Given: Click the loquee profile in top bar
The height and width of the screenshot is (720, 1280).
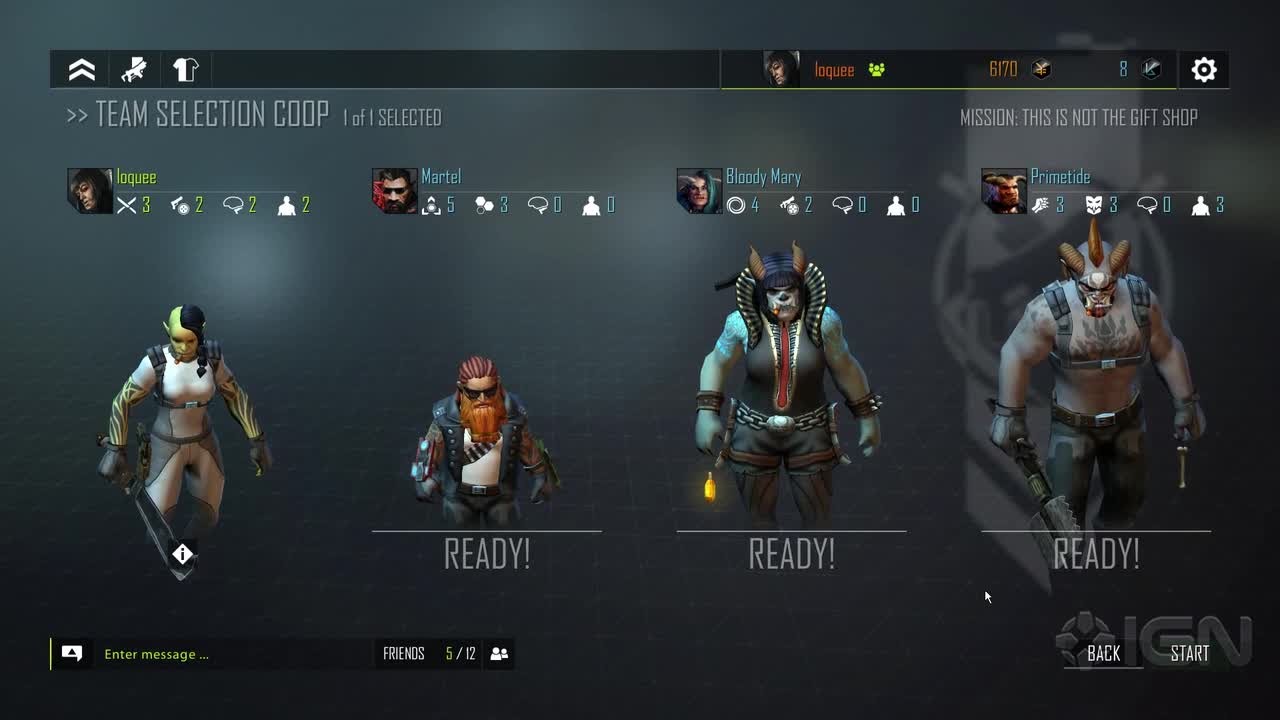Looking at the screenshot, I should [x=833, y=70].
